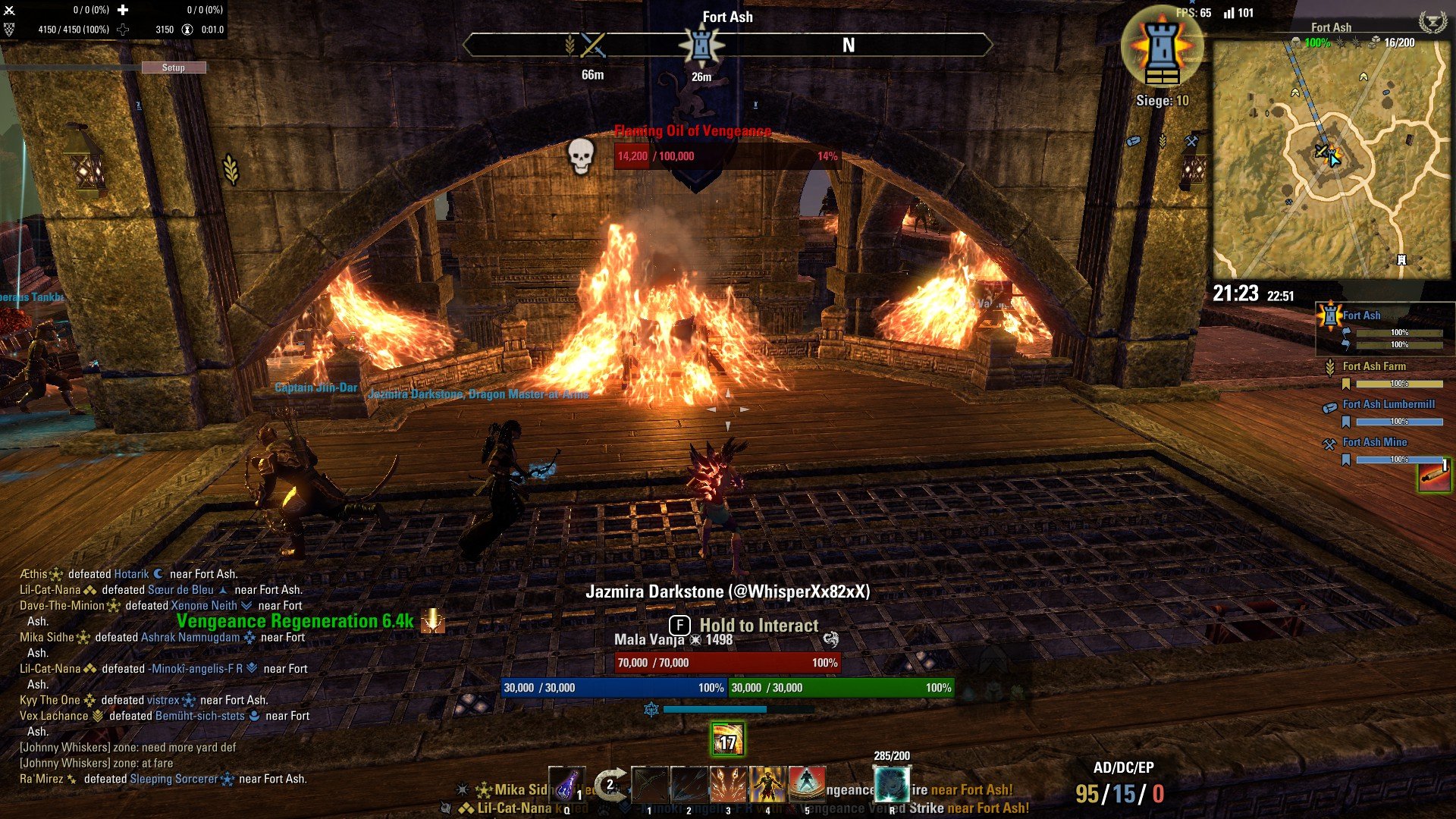Use the blue potion quickslot
Screen dimensions: 1456x819
[x=566, y=785]
